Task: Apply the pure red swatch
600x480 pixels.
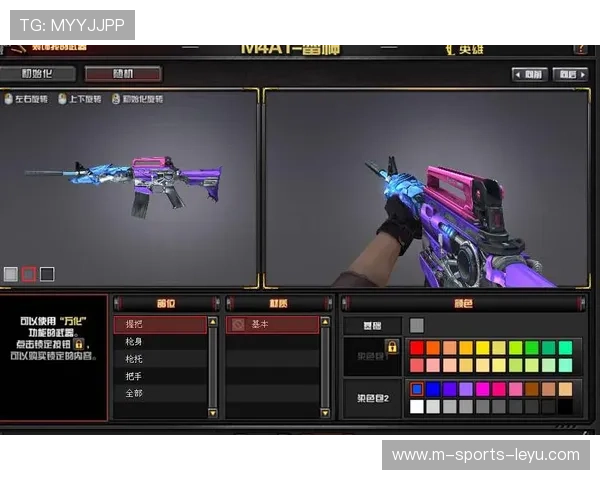Action: (x=417, y=348)
